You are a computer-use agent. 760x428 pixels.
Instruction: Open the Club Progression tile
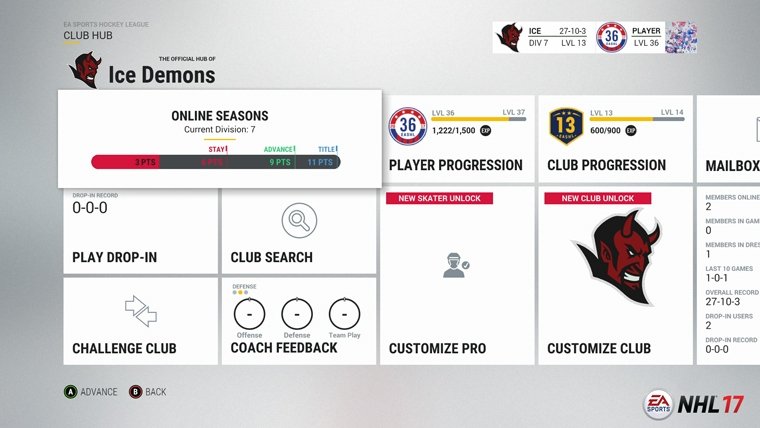tap(614, 140)
